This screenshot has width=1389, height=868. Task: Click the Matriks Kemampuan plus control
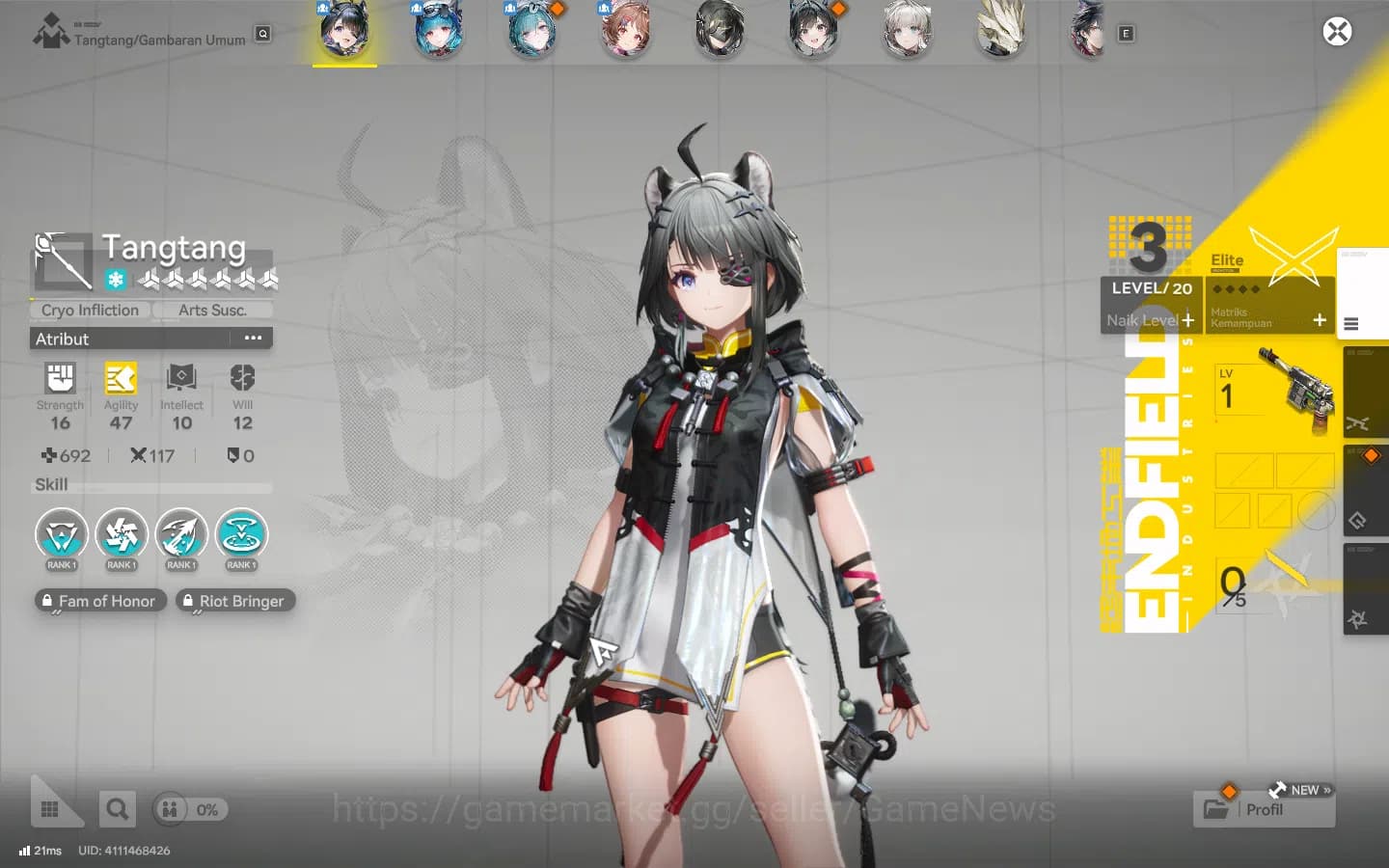(1319, 318)
